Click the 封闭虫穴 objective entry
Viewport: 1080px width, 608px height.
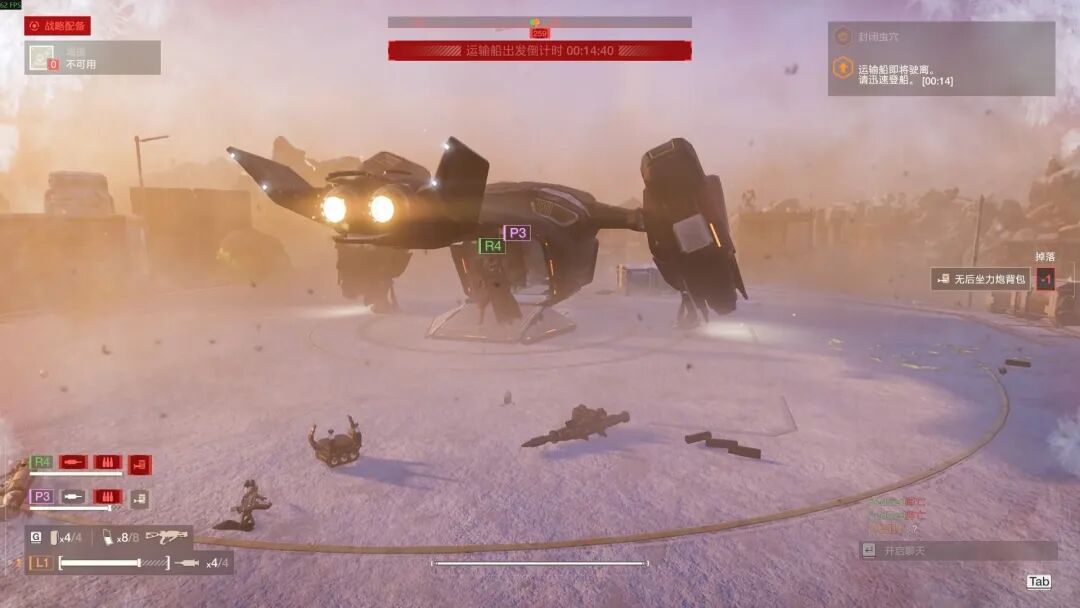click(880, 37)
